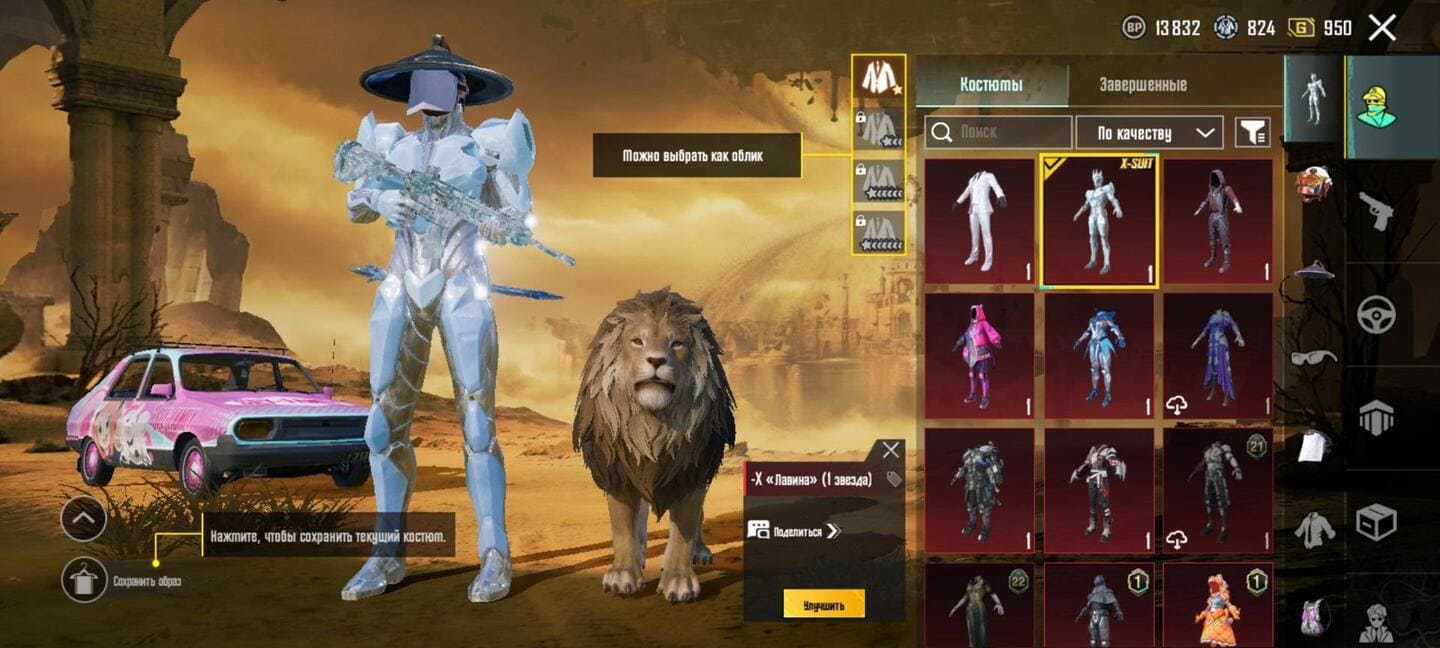
Task: Pick the orange dress outfit tile
Action: point(1217,605)
